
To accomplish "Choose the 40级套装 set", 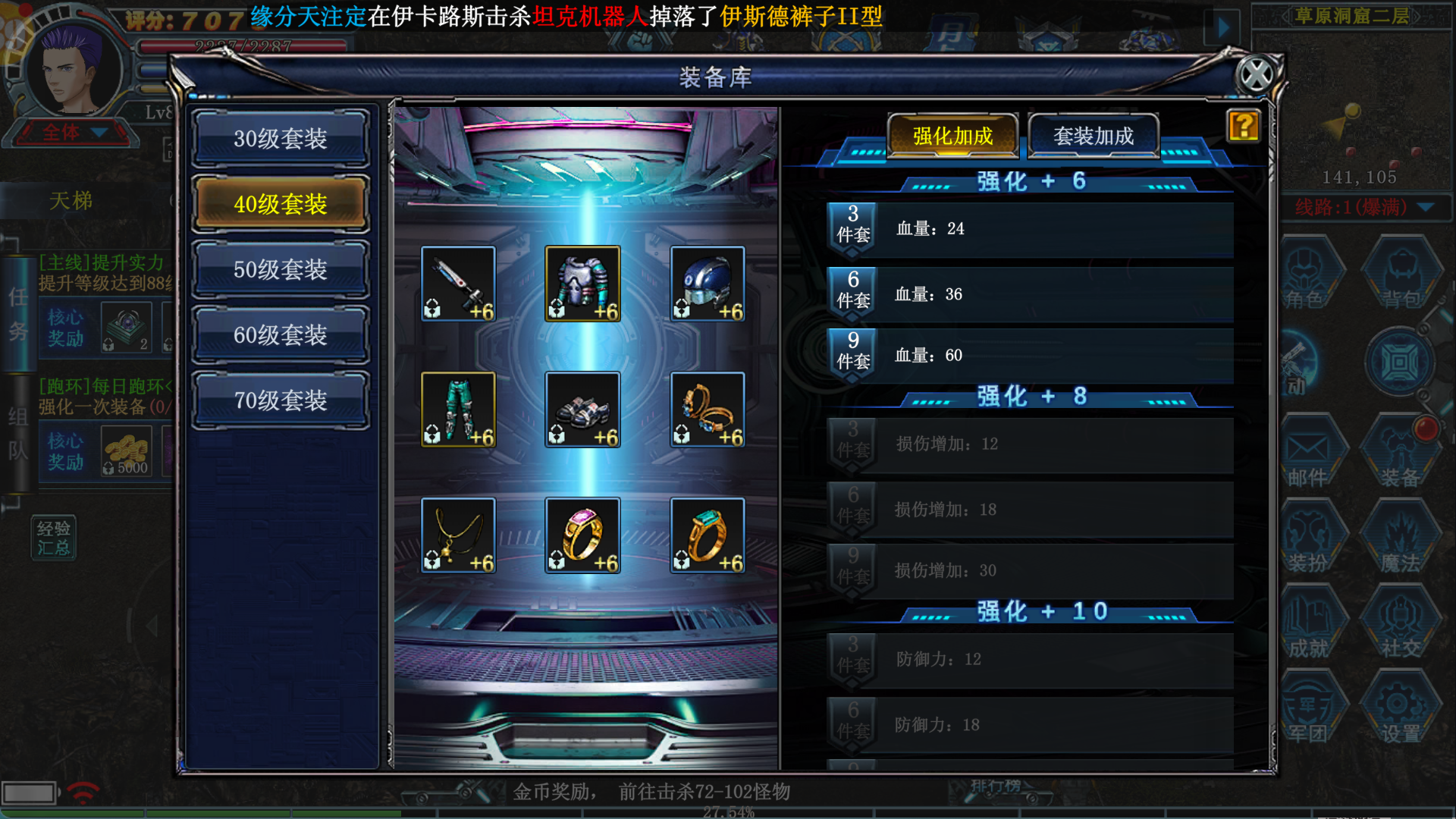I will pyautogui.click(x=281, y=204).
